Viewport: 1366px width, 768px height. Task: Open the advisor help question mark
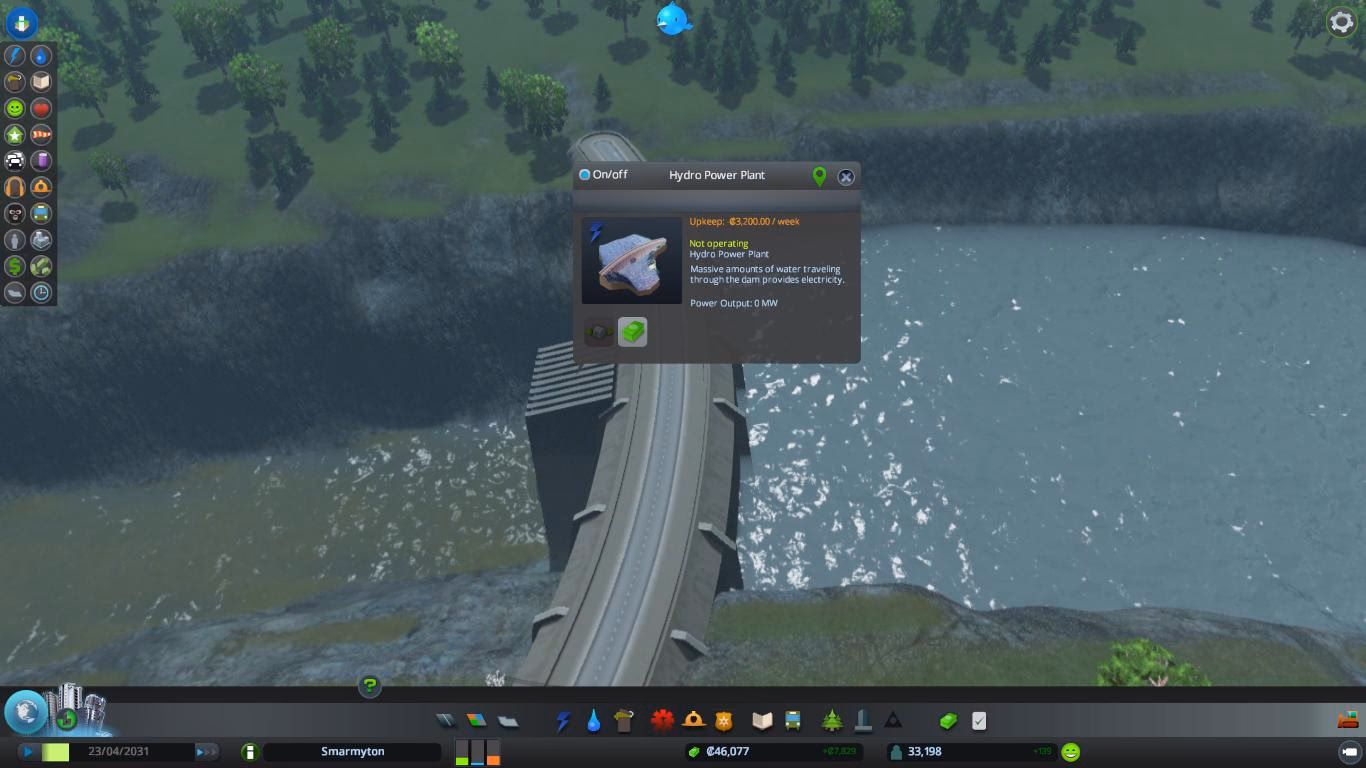(x=369, y=687)
